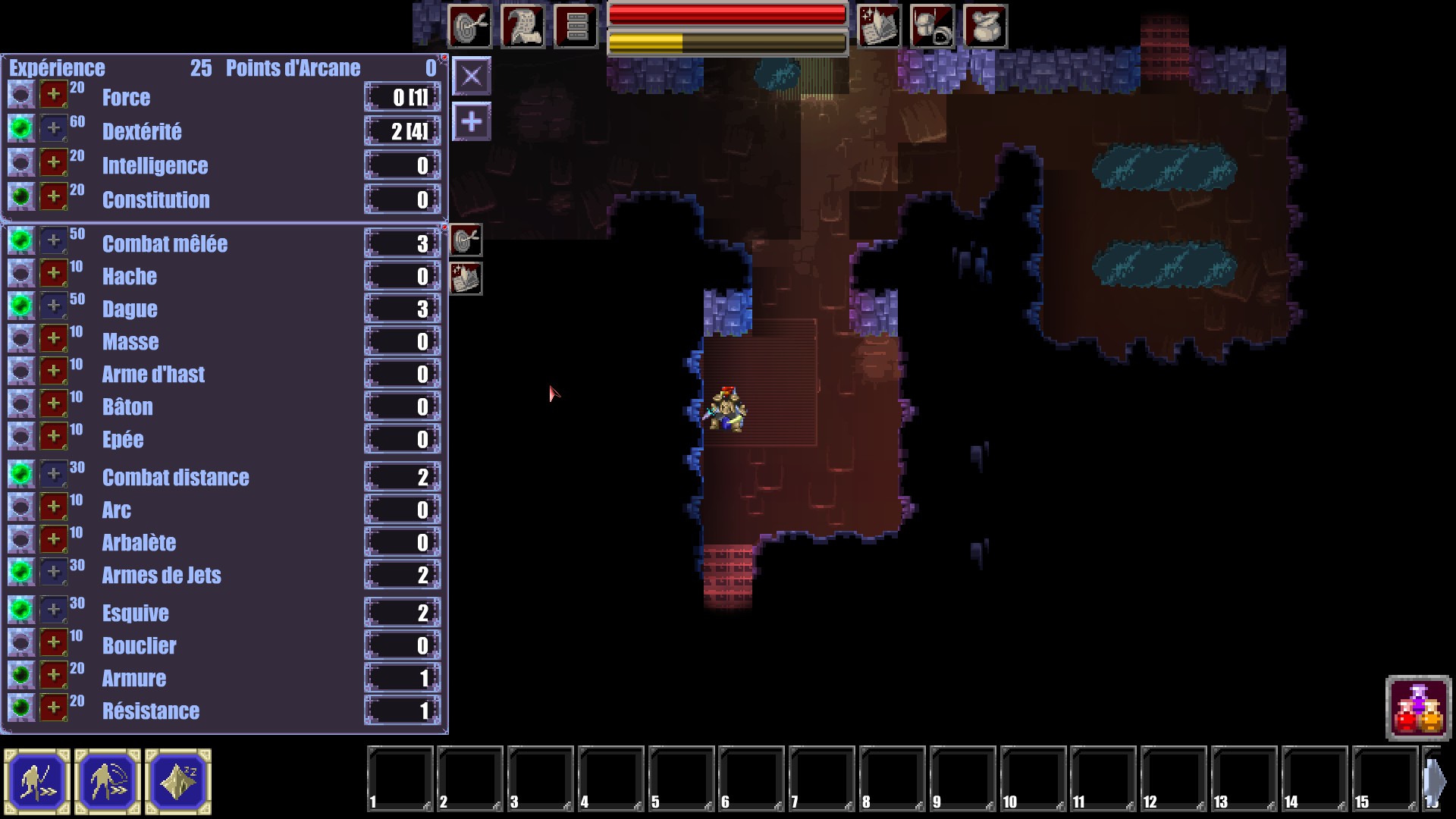The width and height of the screenshot is (1456, 819).
Task: Add a point to Intelligence
Action: click(53, 163)
